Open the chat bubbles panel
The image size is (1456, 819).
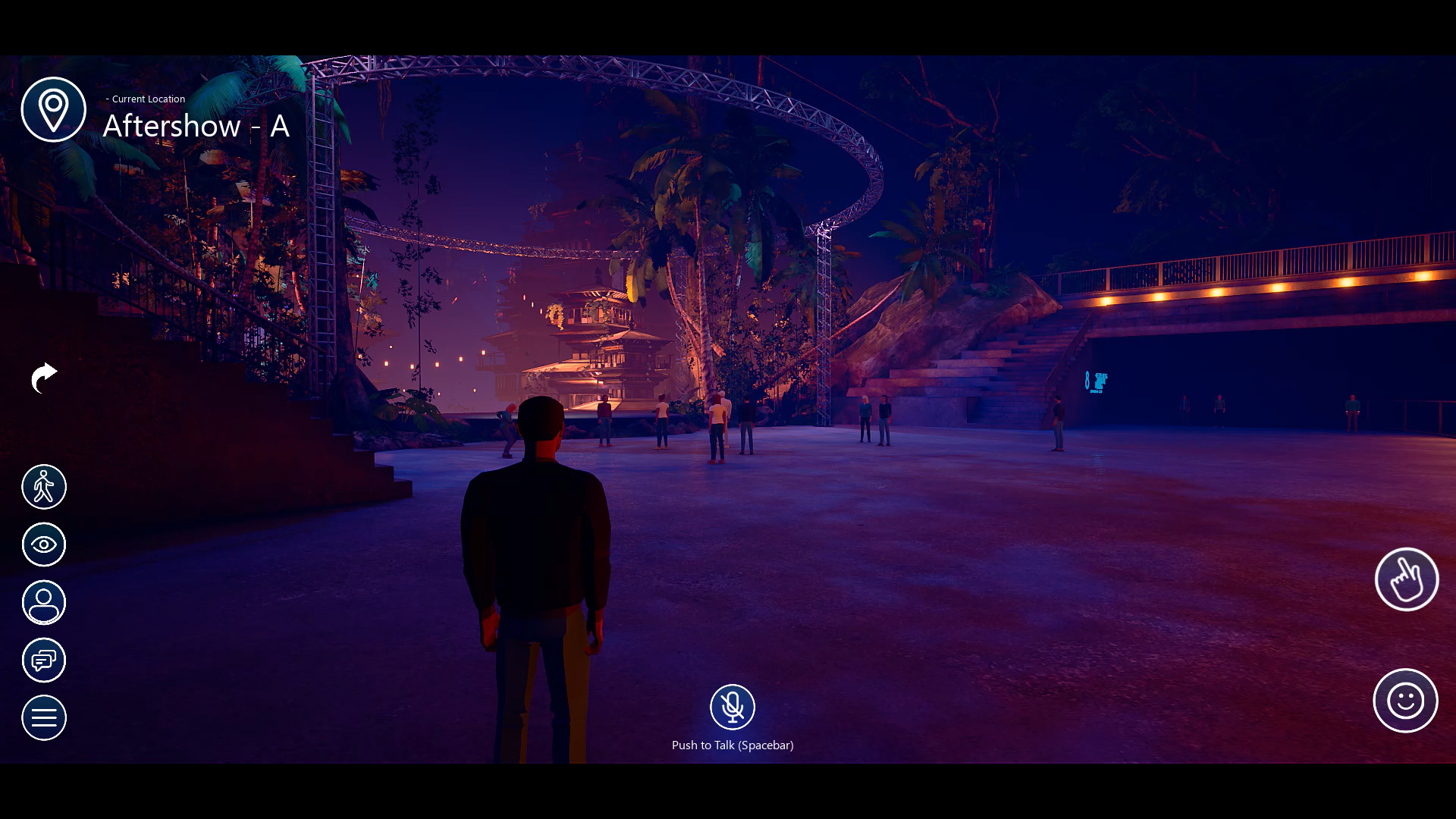(x=44, y=661)
